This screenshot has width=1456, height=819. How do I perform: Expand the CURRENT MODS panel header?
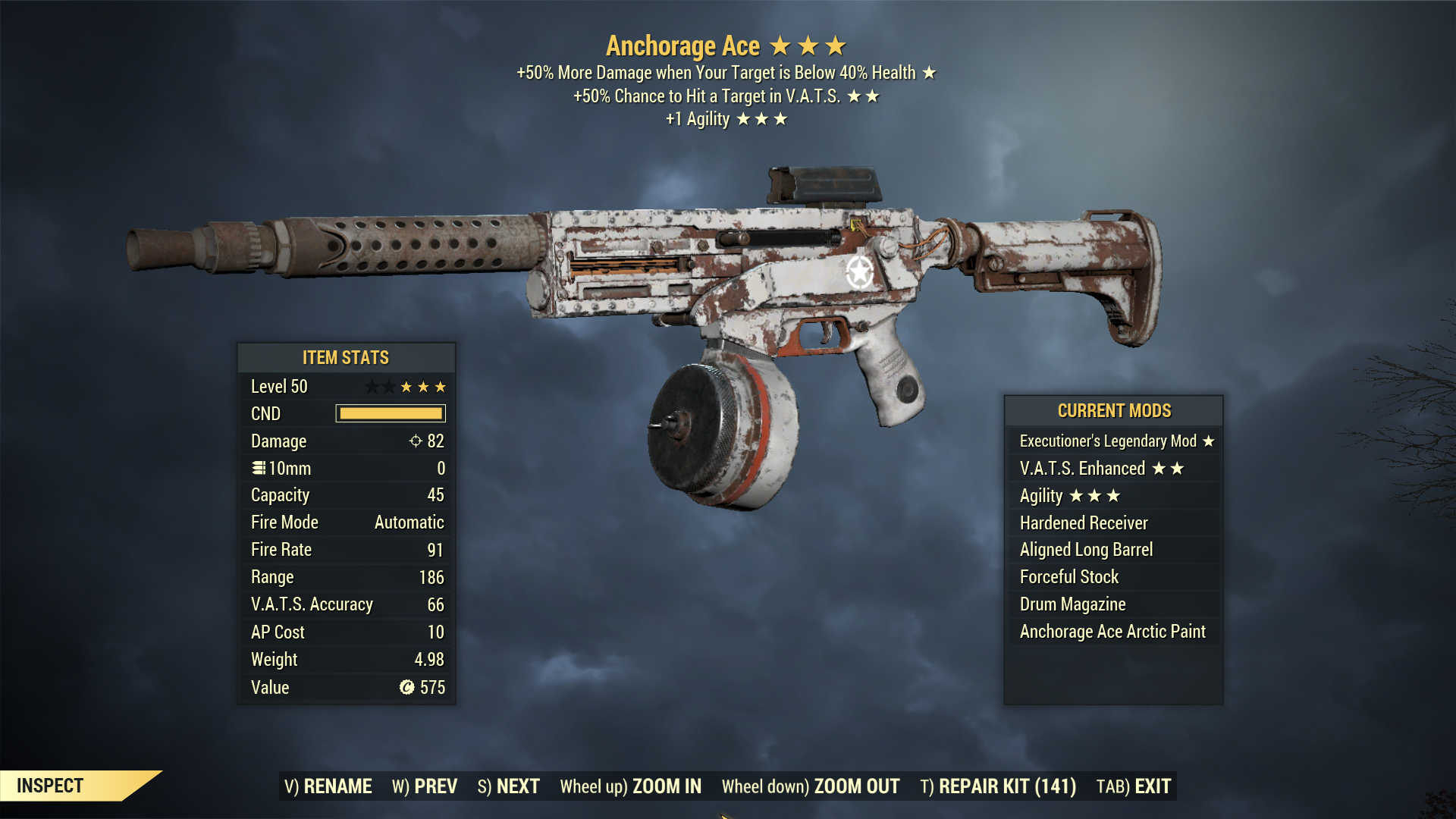1113,410
